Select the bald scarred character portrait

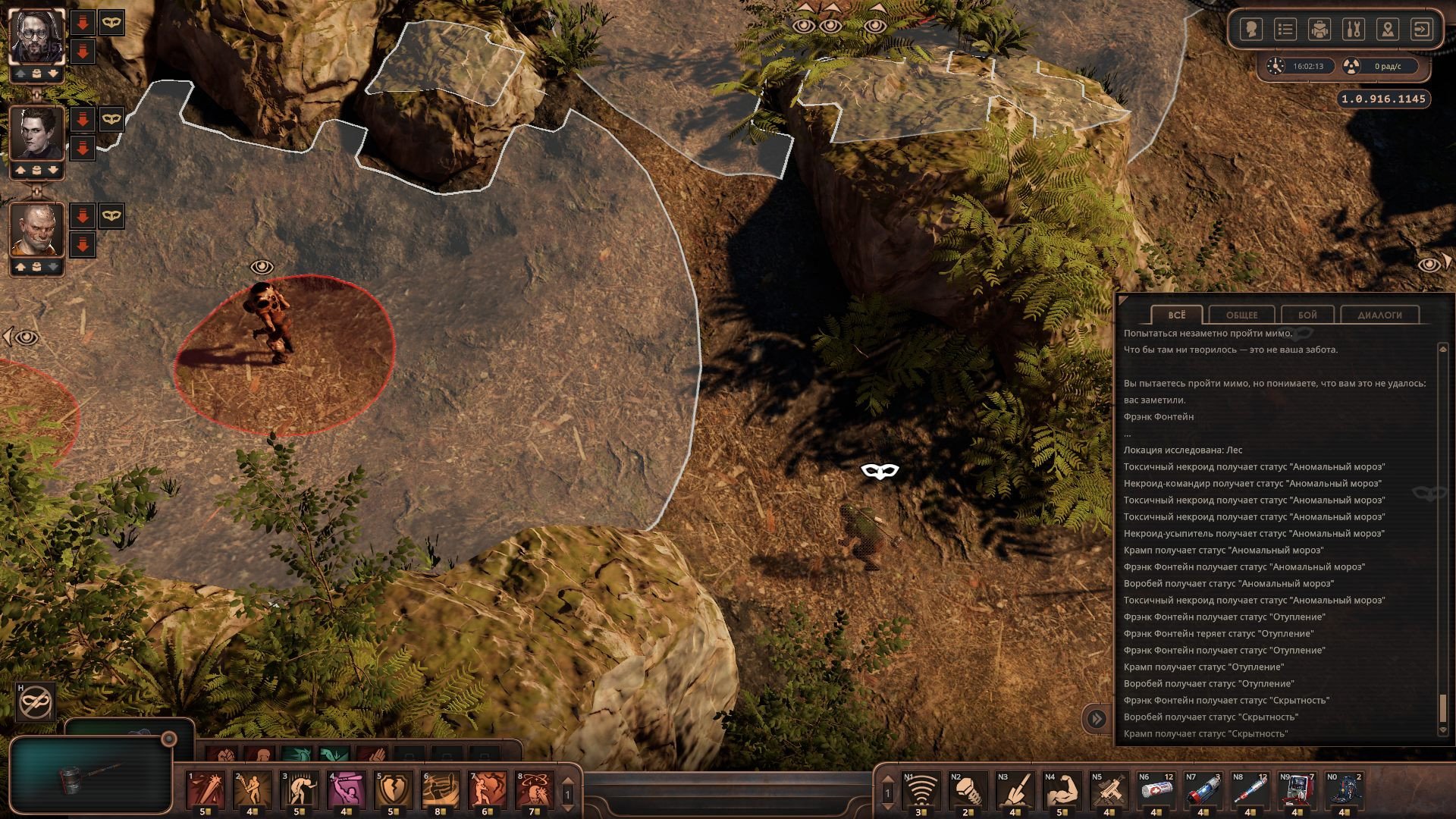36,231
